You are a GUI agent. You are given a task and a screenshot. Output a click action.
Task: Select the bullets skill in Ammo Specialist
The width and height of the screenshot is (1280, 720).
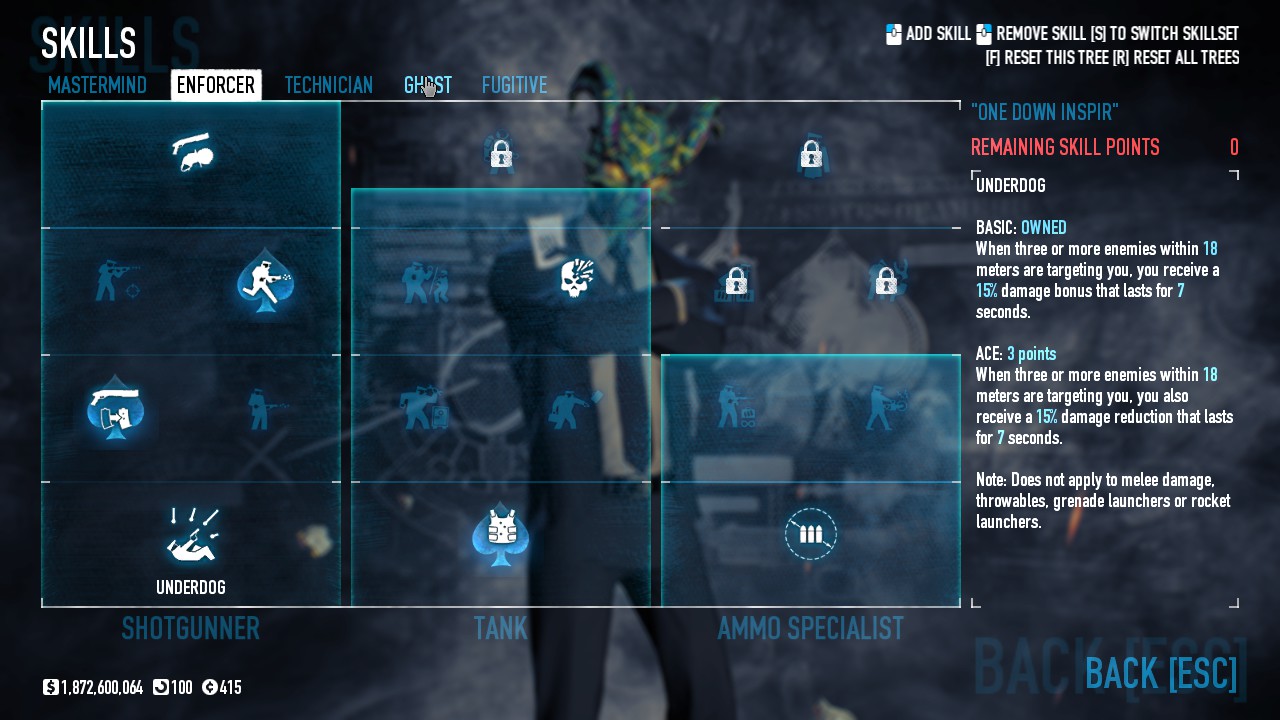click(x=810, y=534)
